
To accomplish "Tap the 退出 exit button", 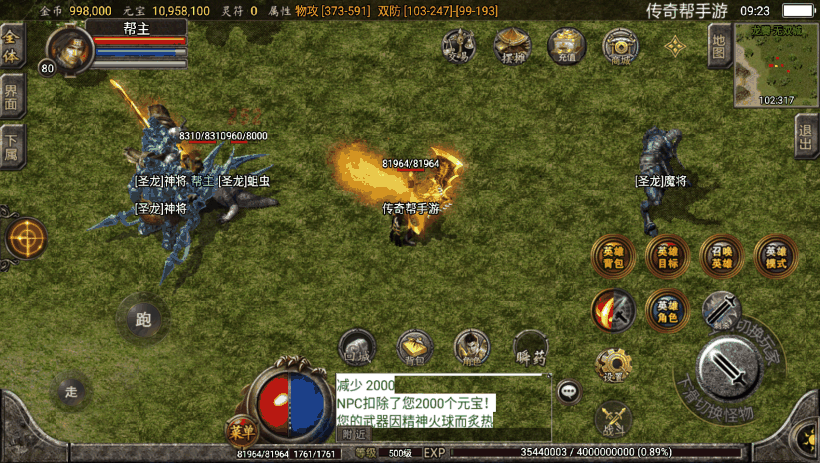I will point(806,135).
